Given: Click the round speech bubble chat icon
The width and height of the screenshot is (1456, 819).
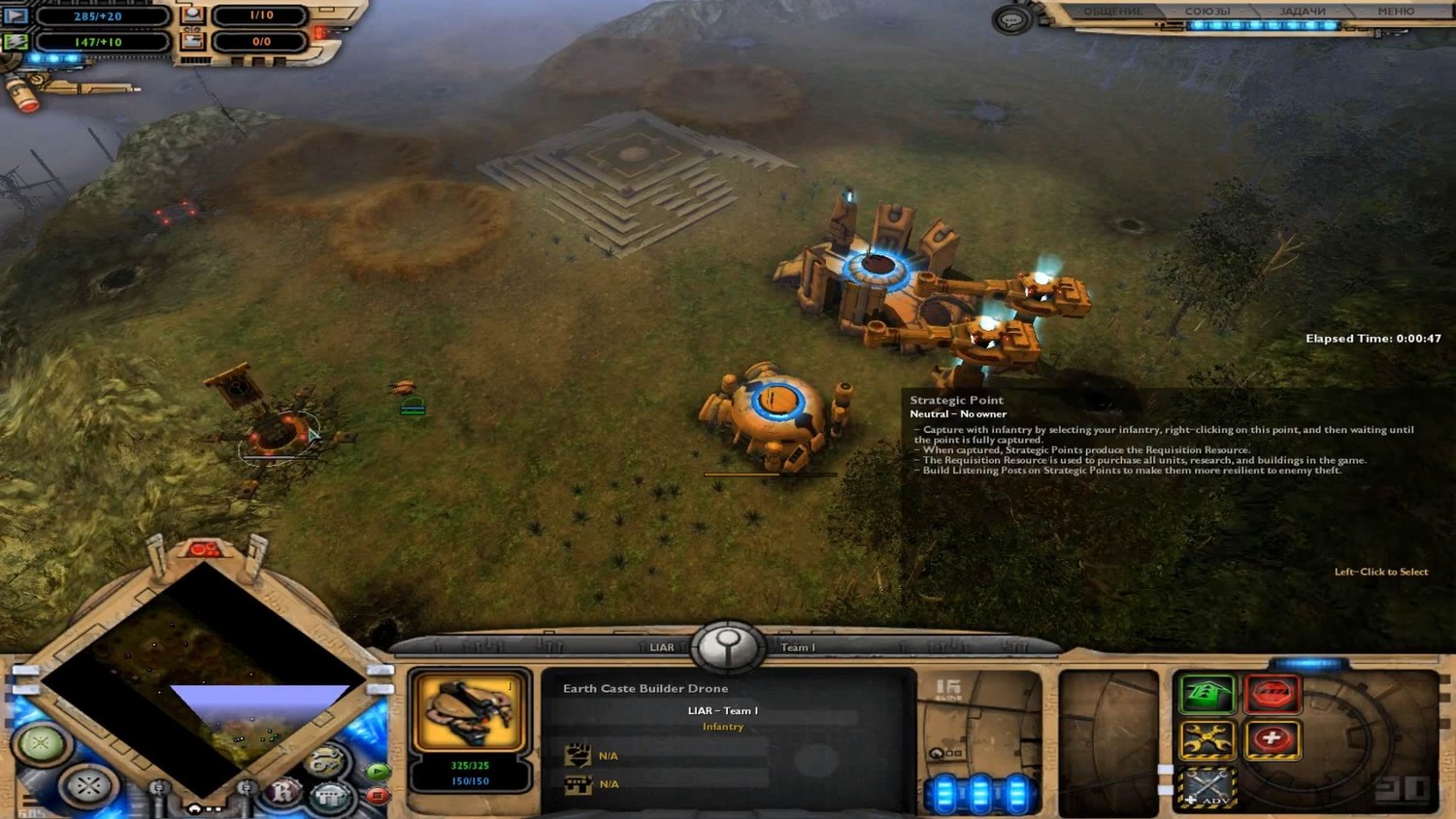Looking at the screenshot, I should pyautogui.click(x=1011, y=19).
